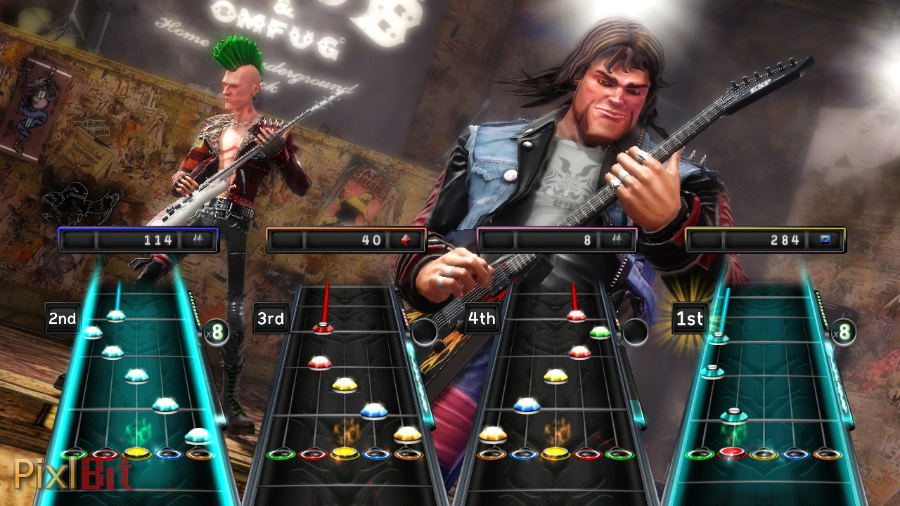
Task: Tap the orange fret on the 2nd-place highway
Action: tap(201, 454)
